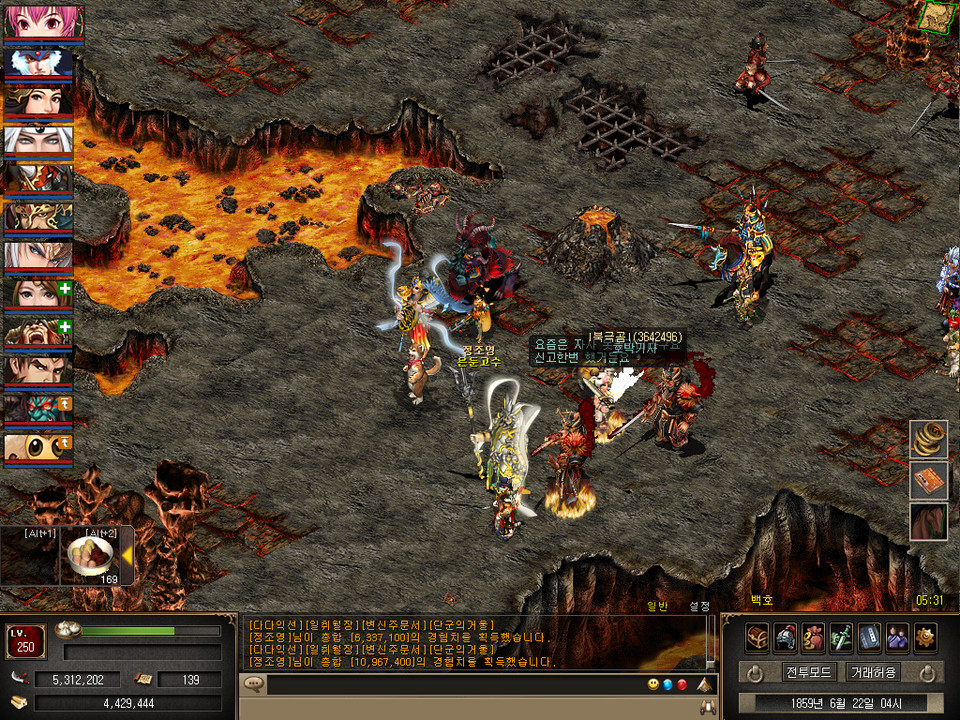This screenshot has height=720, width=960.
Task: Open the treasure chest inventory icon
Action: (757, 637)
